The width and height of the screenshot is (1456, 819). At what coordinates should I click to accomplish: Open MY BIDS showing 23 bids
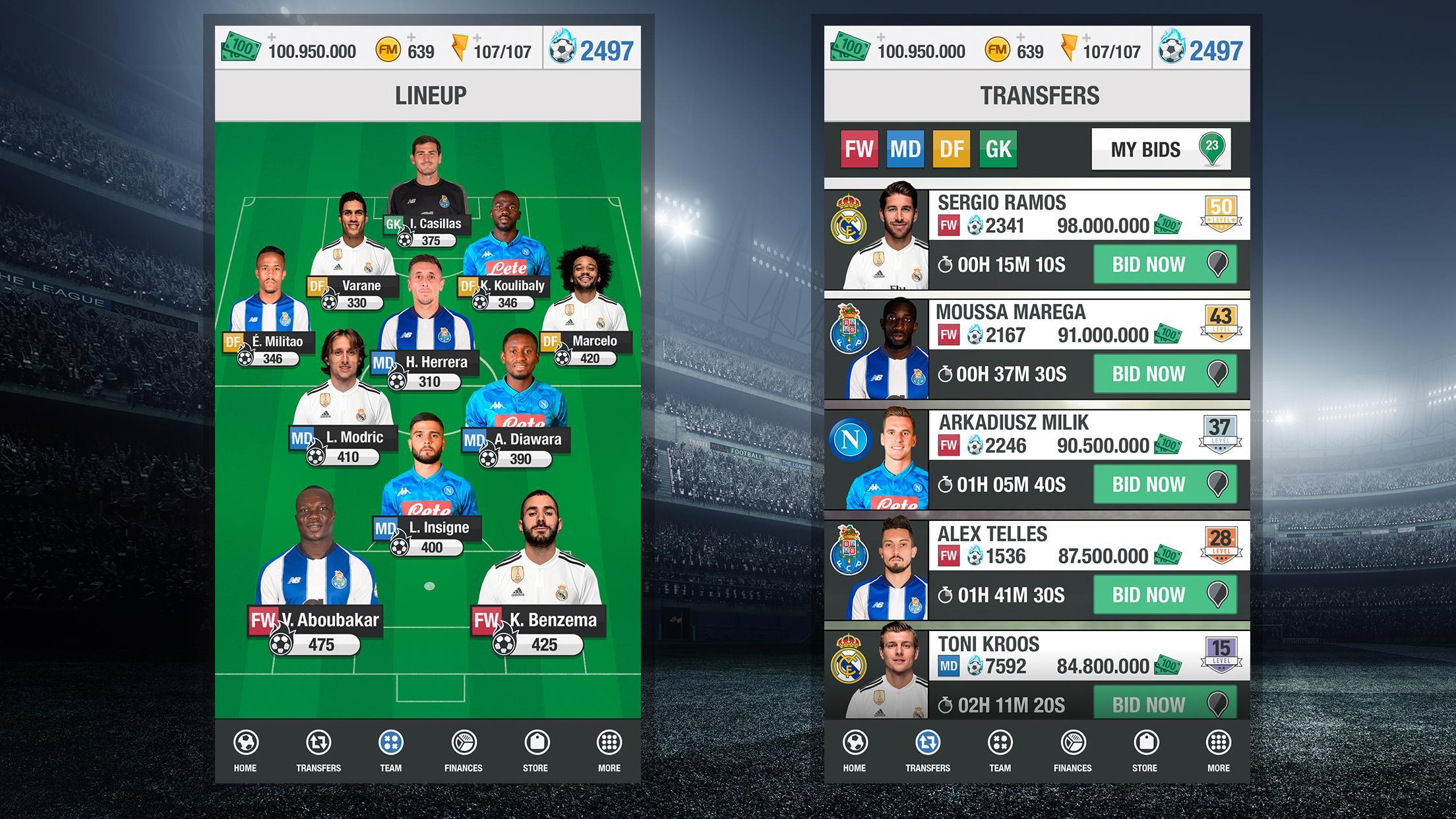click(x=1161, y=149)
